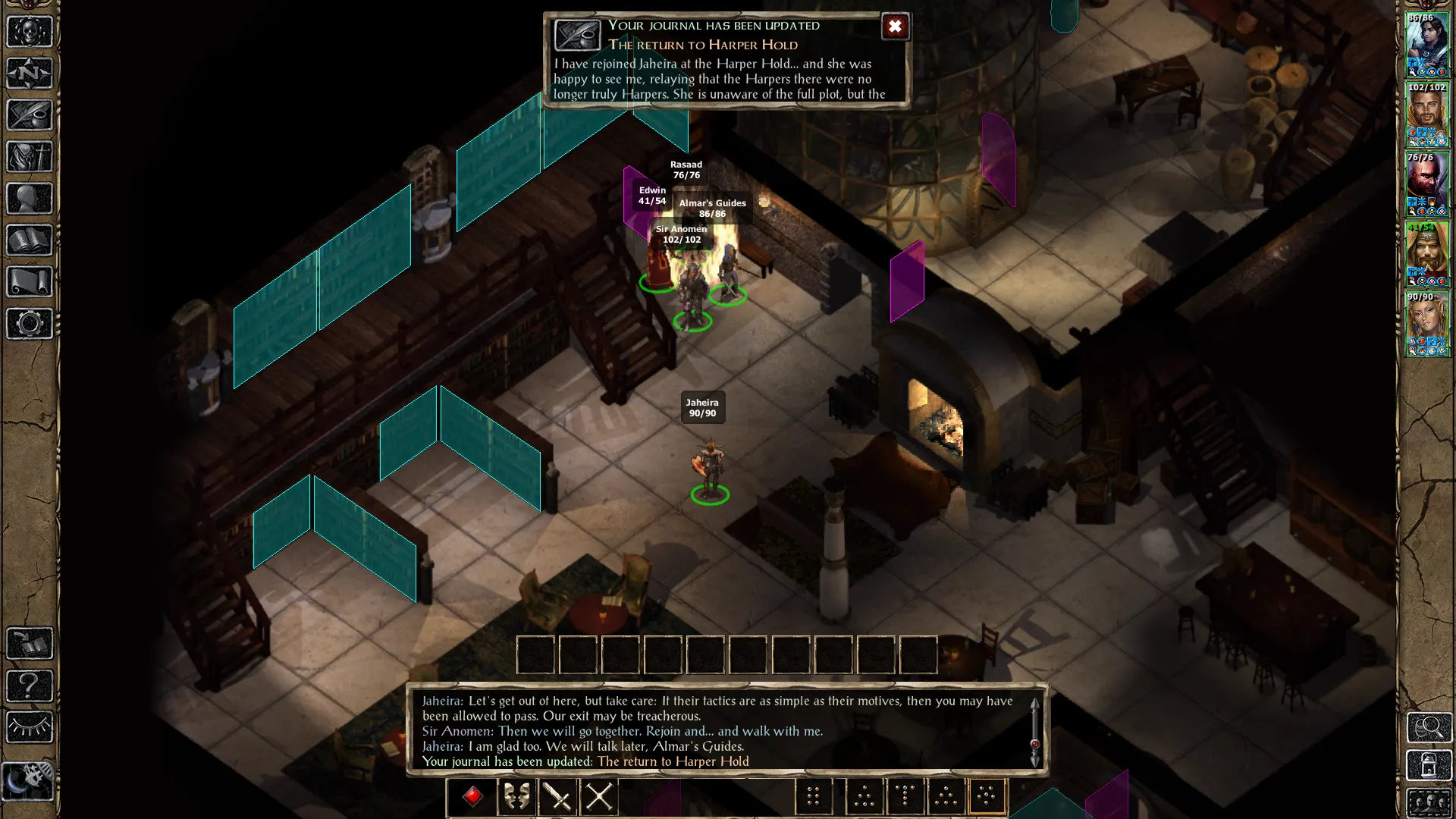Click the question mark help button
This screenshot has height=819, width=1456.
pyautogui.click(x=30, y=686)
